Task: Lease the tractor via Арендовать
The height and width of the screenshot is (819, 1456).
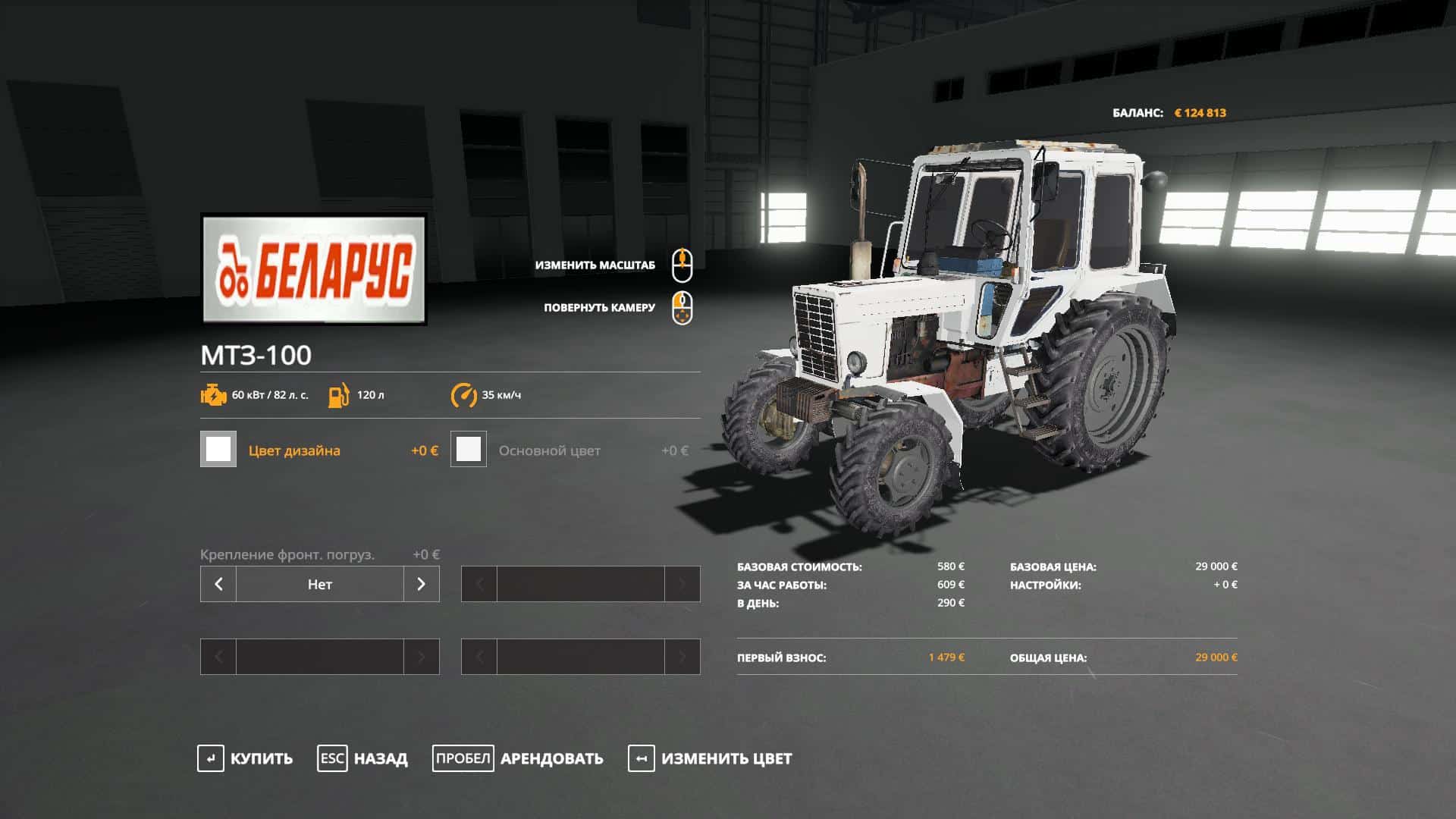Action: [x=518, y=758]
